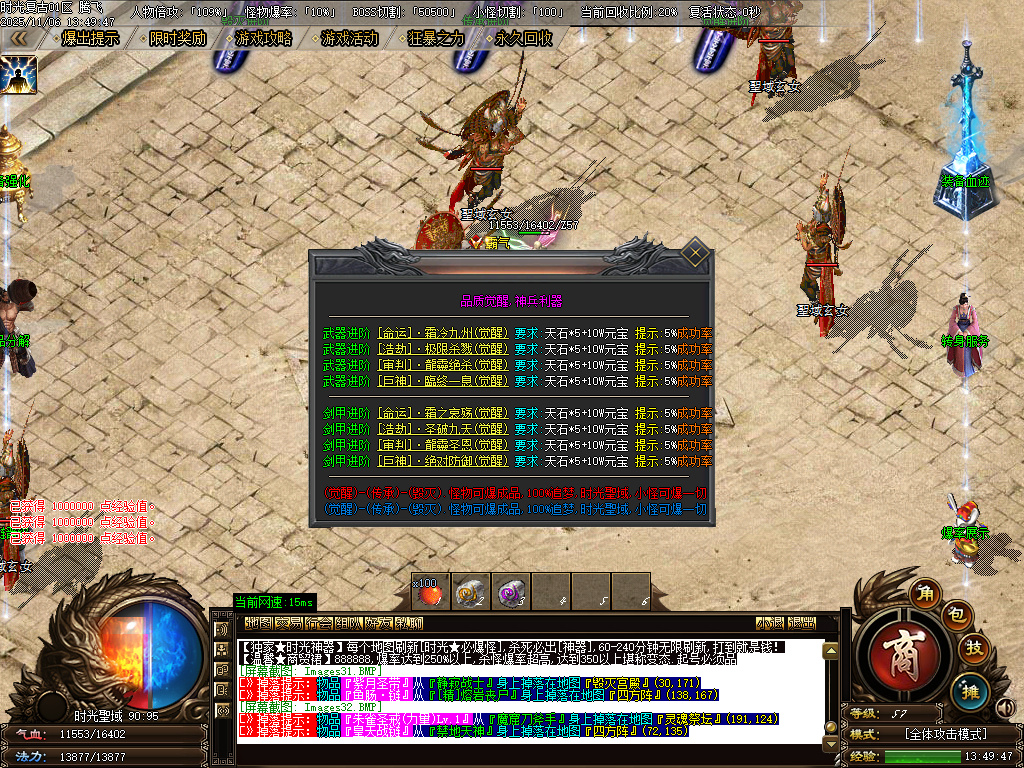Choose weapon upgrade [命运]·霜冷九州(觉醒)
This screenshot has width=1024, height=768.
tap(441, 335)
